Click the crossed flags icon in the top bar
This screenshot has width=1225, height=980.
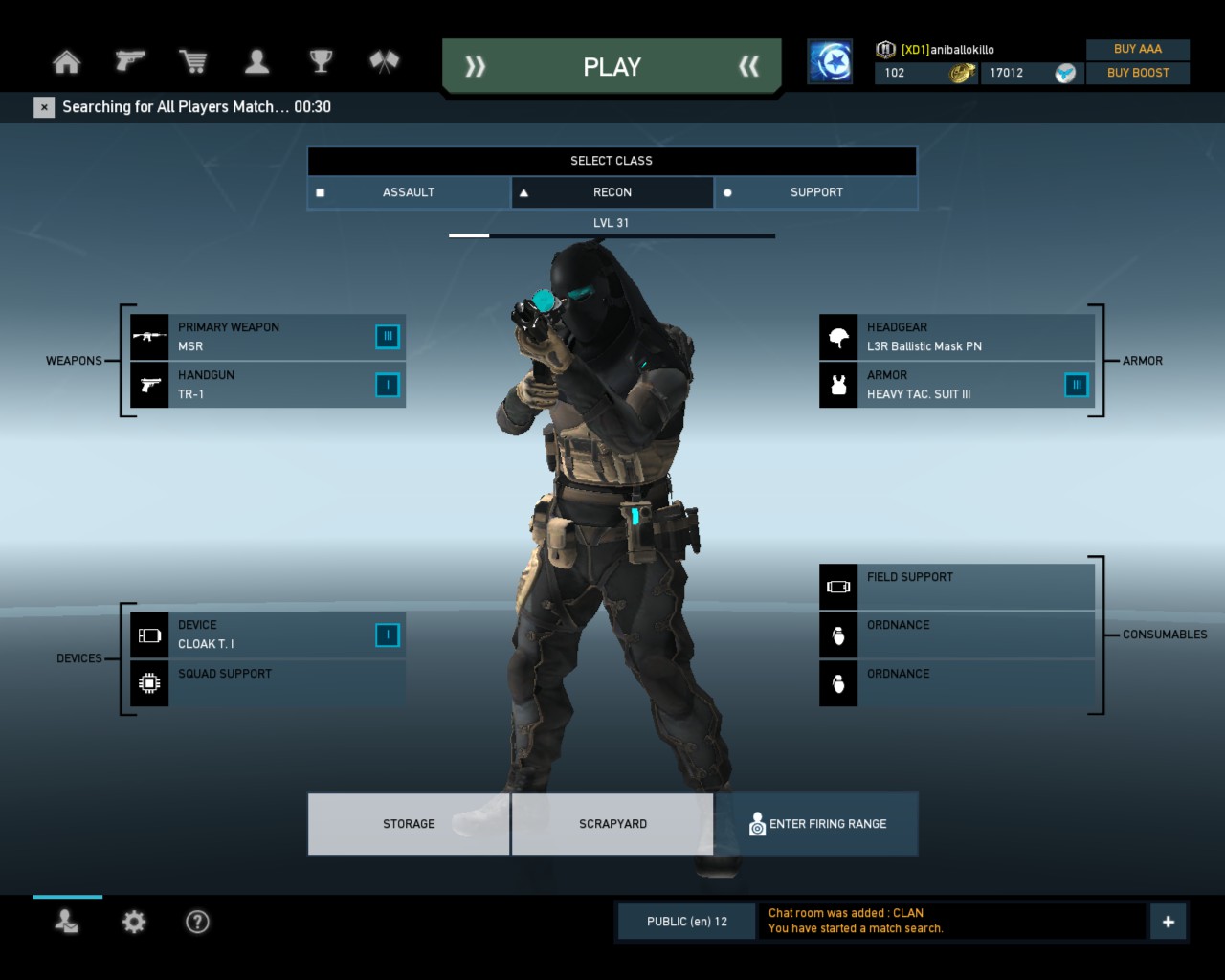pyautogui.click(x=383, y=60)
